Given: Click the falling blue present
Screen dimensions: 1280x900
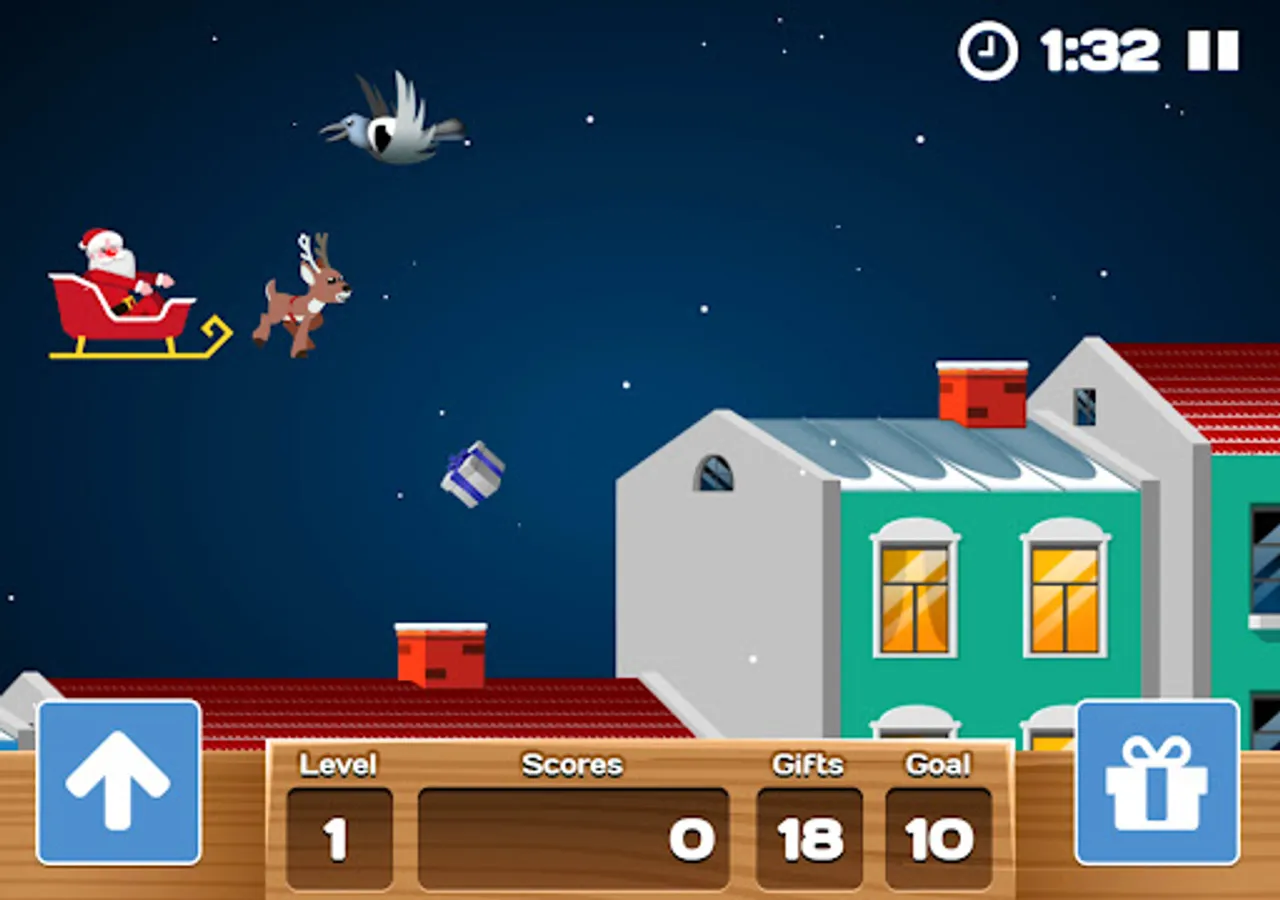Looking at the screenshot, I should [472, 474].
